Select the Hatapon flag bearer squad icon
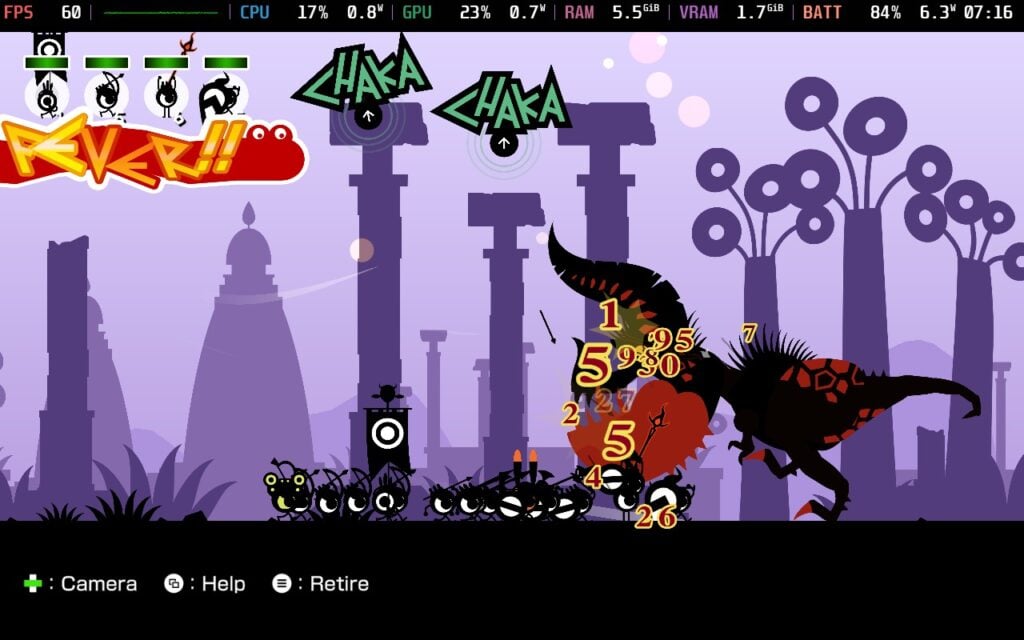Screen dimensions: 1024x640 coord(47,95)
